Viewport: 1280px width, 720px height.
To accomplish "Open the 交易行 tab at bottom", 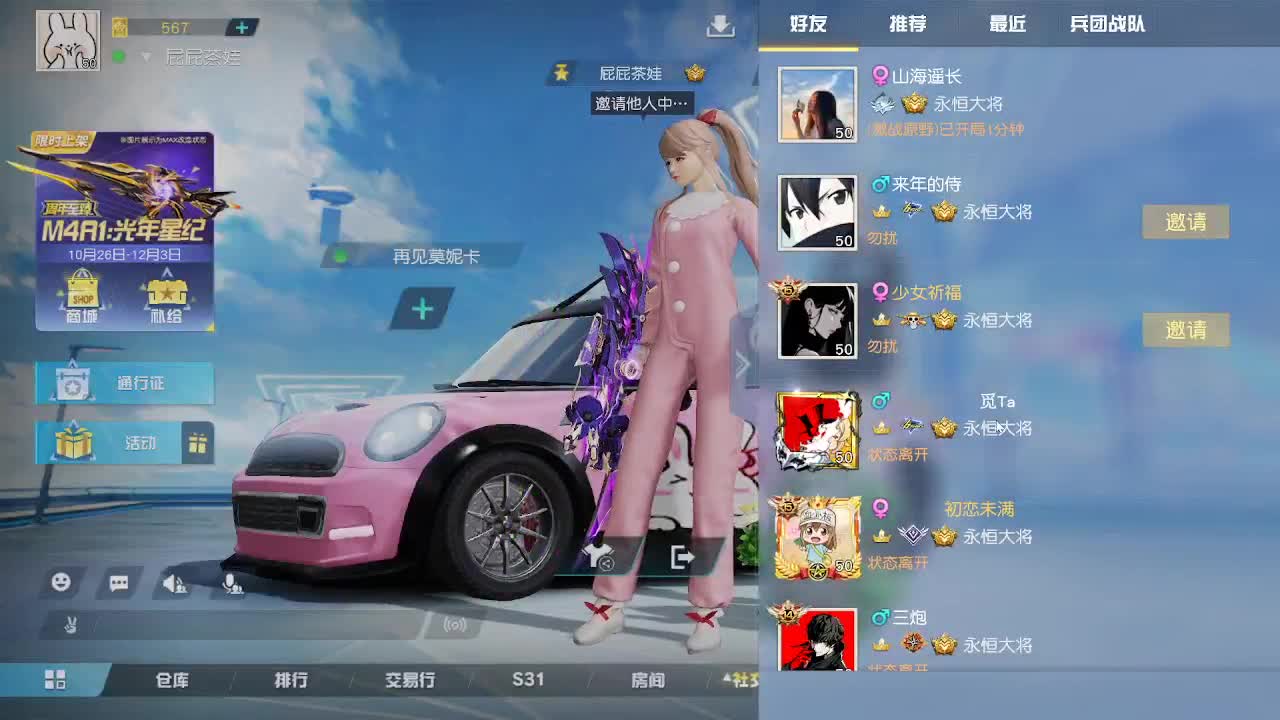I will [410, 680].
